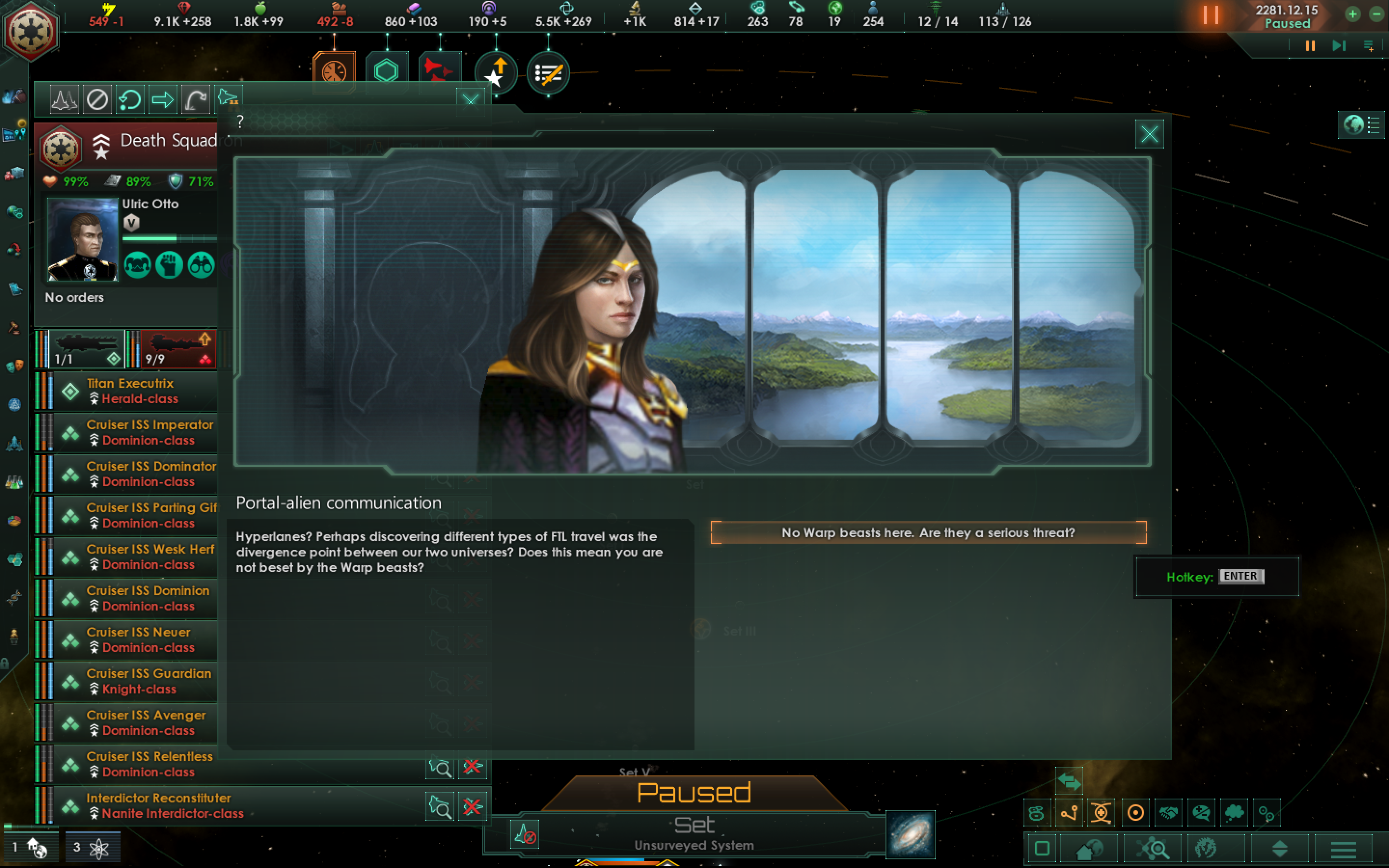Open the situation log list icon
The height and width of the screenshot is (868, 1389).
[548, 73]
